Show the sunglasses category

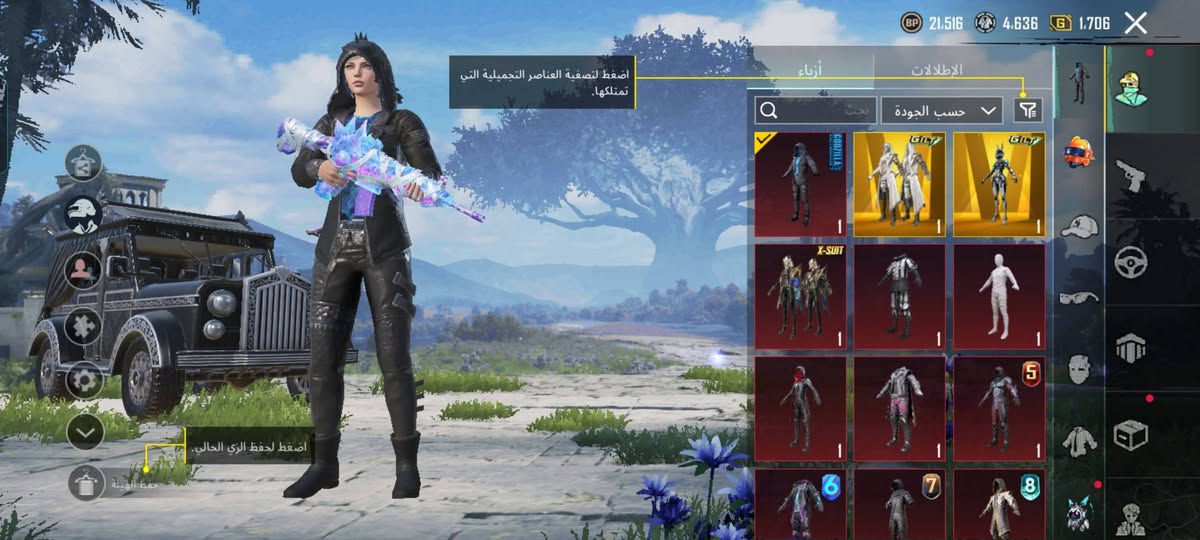pyautogui.click(x=1078, y=297)
